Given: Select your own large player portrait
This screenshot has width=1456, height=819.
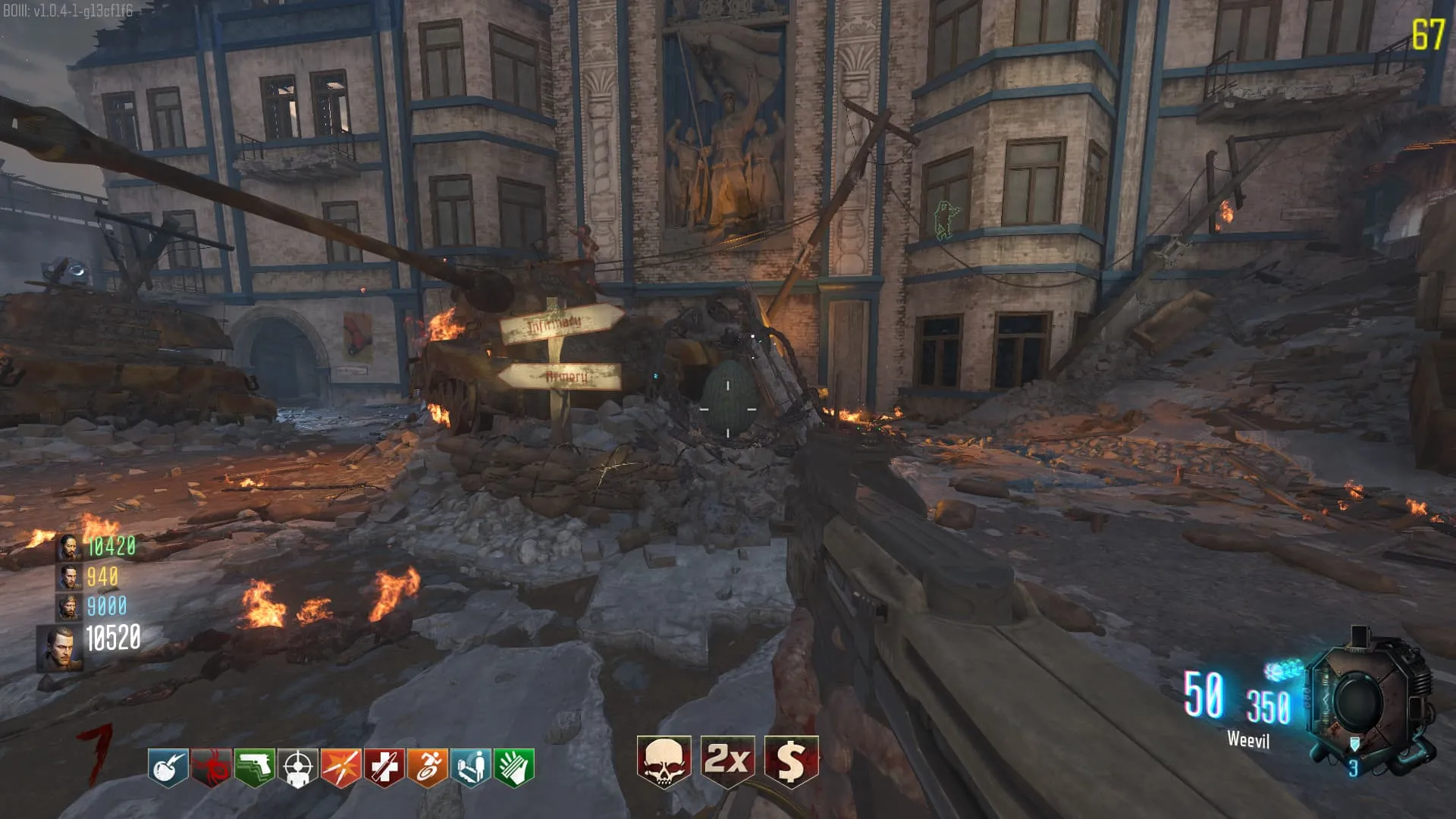Looking at the screenshot, I should click(61, 648).
